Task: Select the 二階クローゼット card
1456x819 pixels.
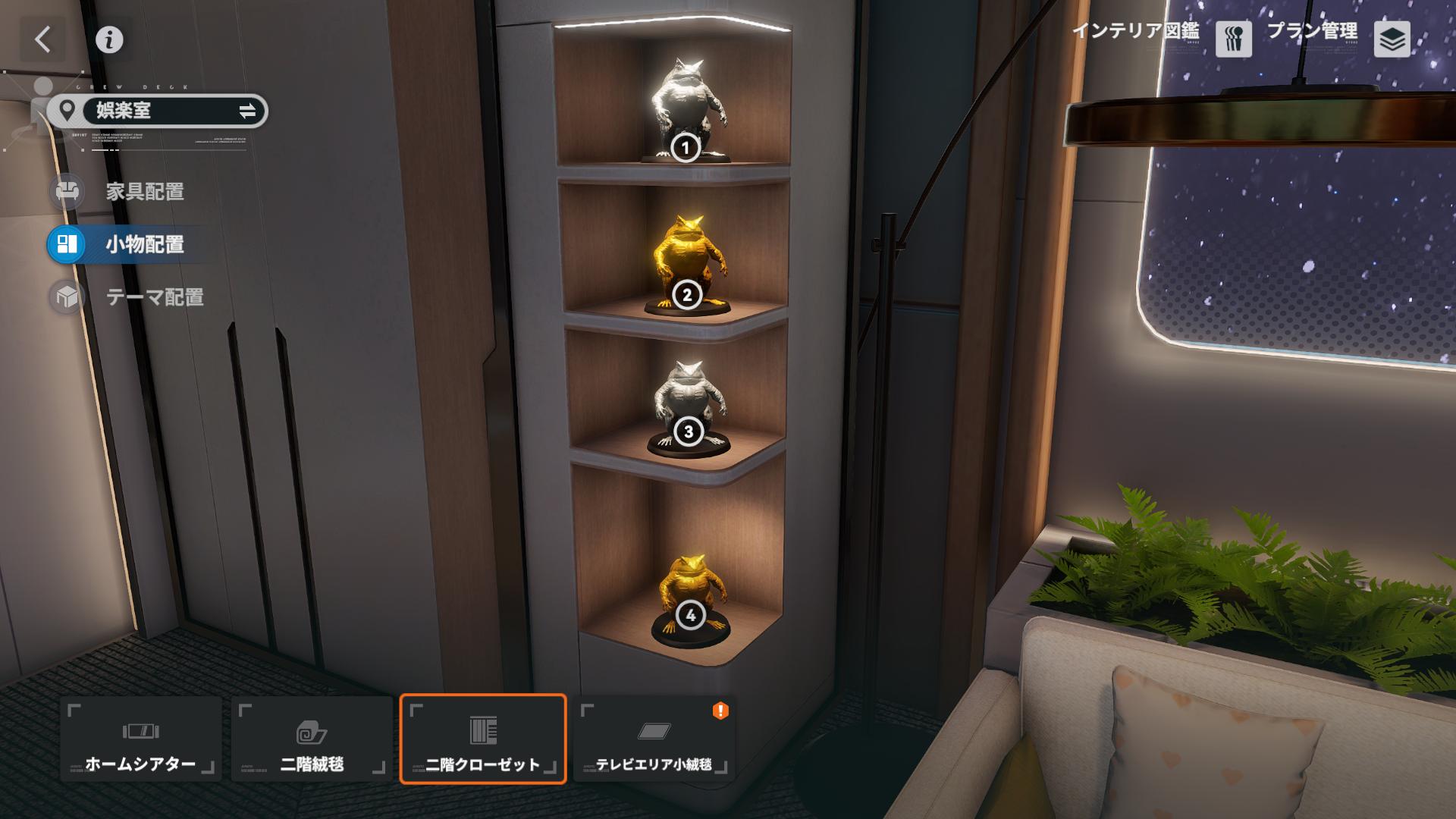Action: (x=483, y=739)
